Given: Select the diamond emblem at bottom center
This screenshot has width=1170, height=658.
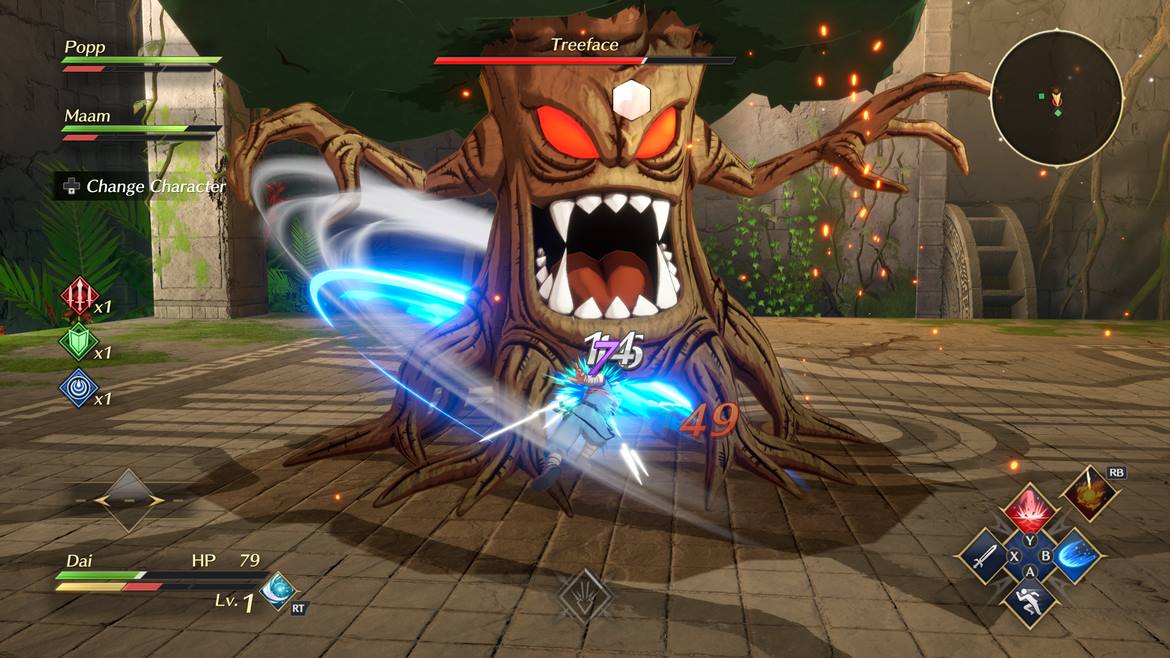Looking at the screenshot, I should click(584, 596).
